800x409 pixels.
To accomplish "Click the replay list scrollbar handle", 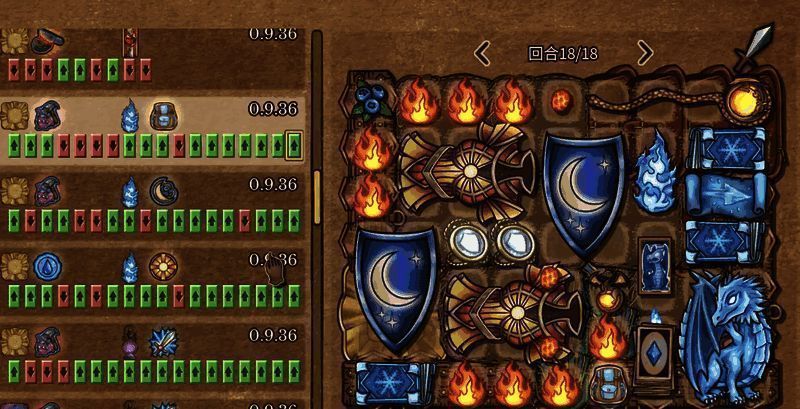I will pos(317,195).
